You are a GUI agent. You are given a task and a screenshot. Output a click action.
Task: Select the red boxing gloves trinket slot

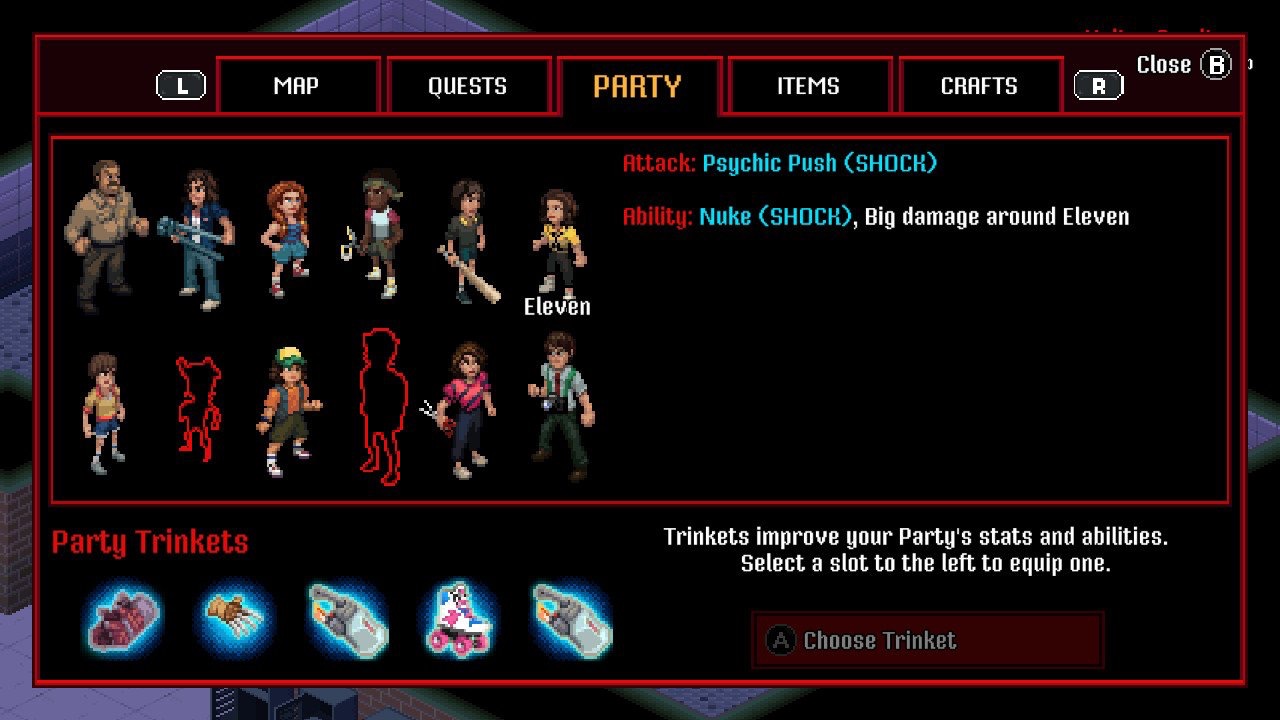pos(123,619)
